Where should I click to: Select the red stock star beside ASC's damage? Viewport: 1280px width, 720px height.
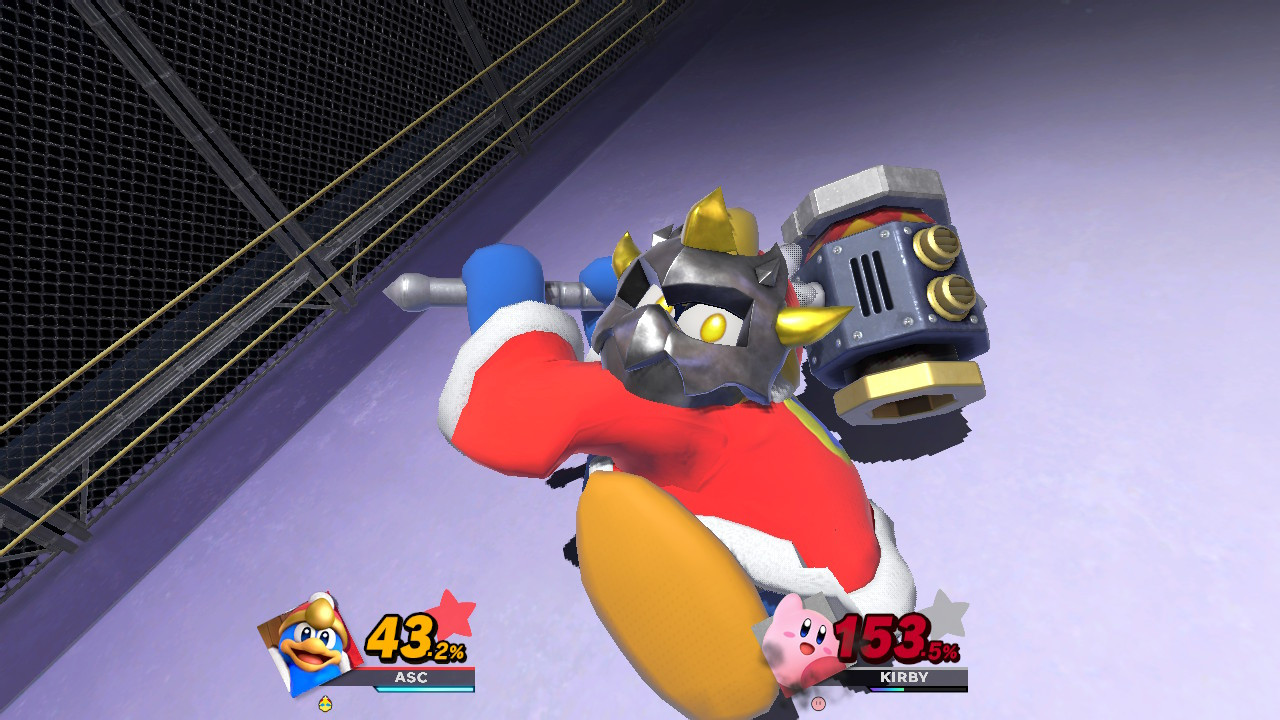[x=452, y=613]
